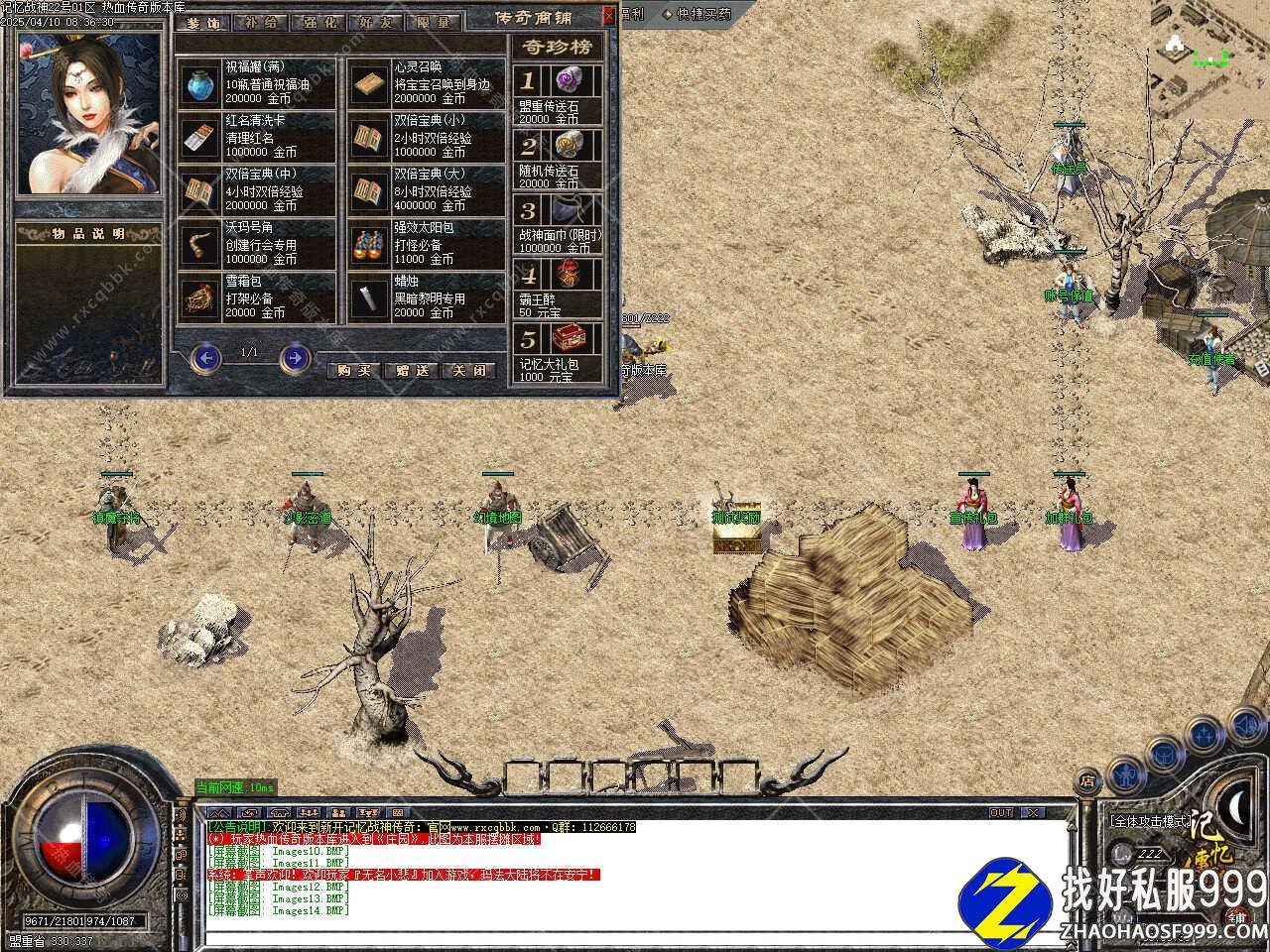The width and height of the screenshot is (1270, 952).
Task: Close the shop with the red X
Action: [608, 16]
